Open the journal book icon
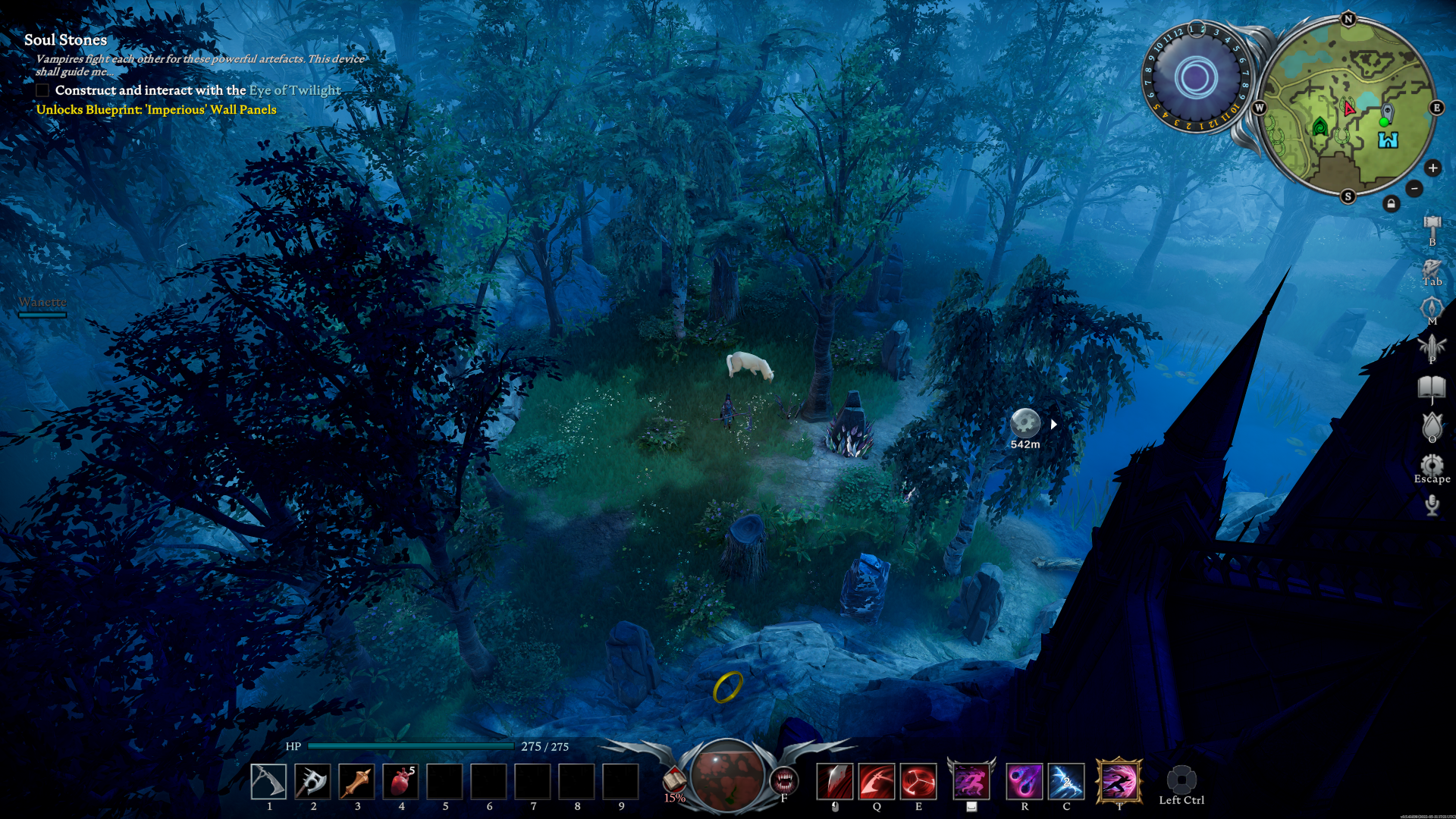The width and height of the screenshot is (1456, 819). 1432,388
